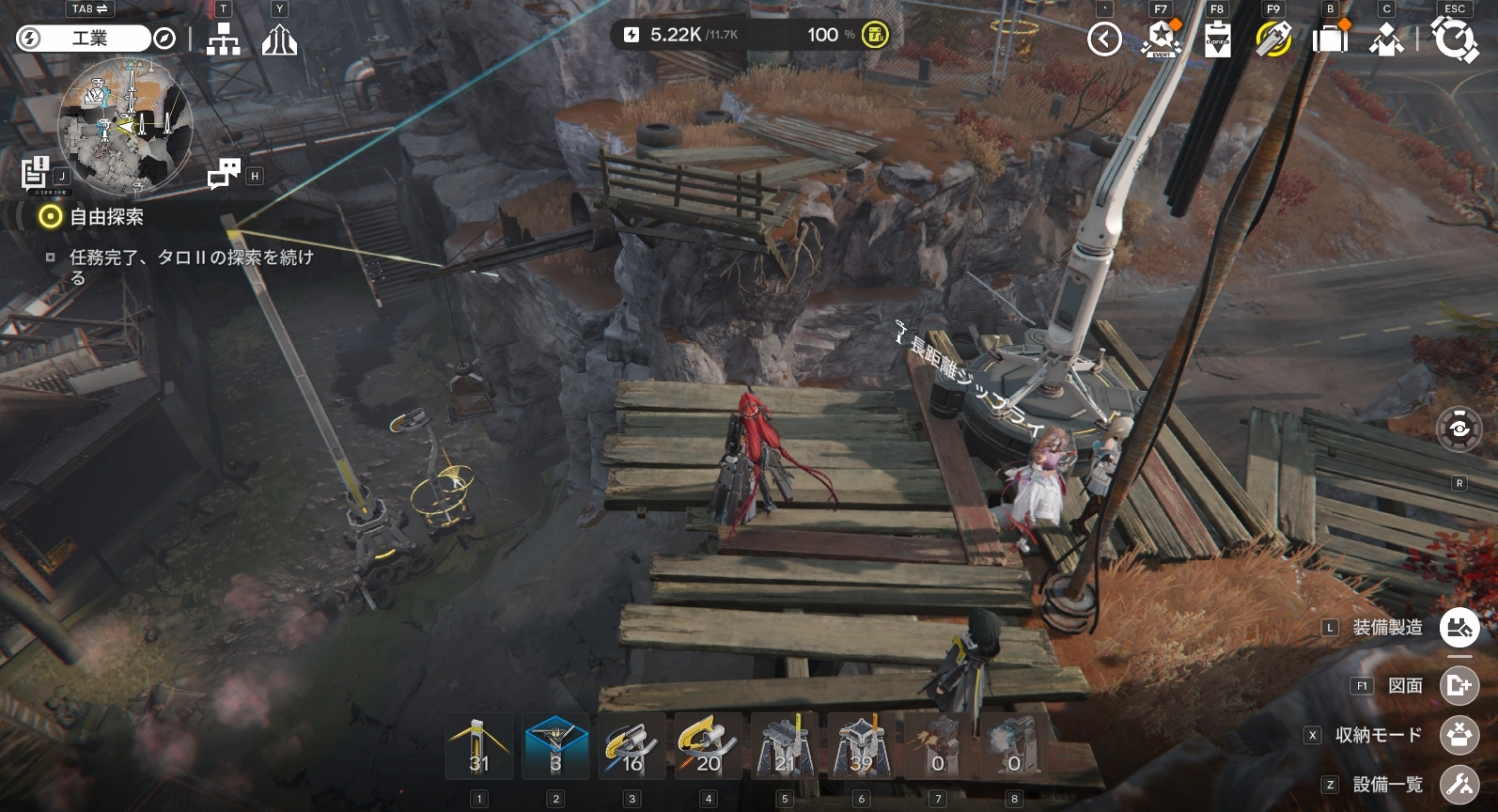Open the operator team icon
This screenshot has width=1498, height=812.
pos(1386,39)
